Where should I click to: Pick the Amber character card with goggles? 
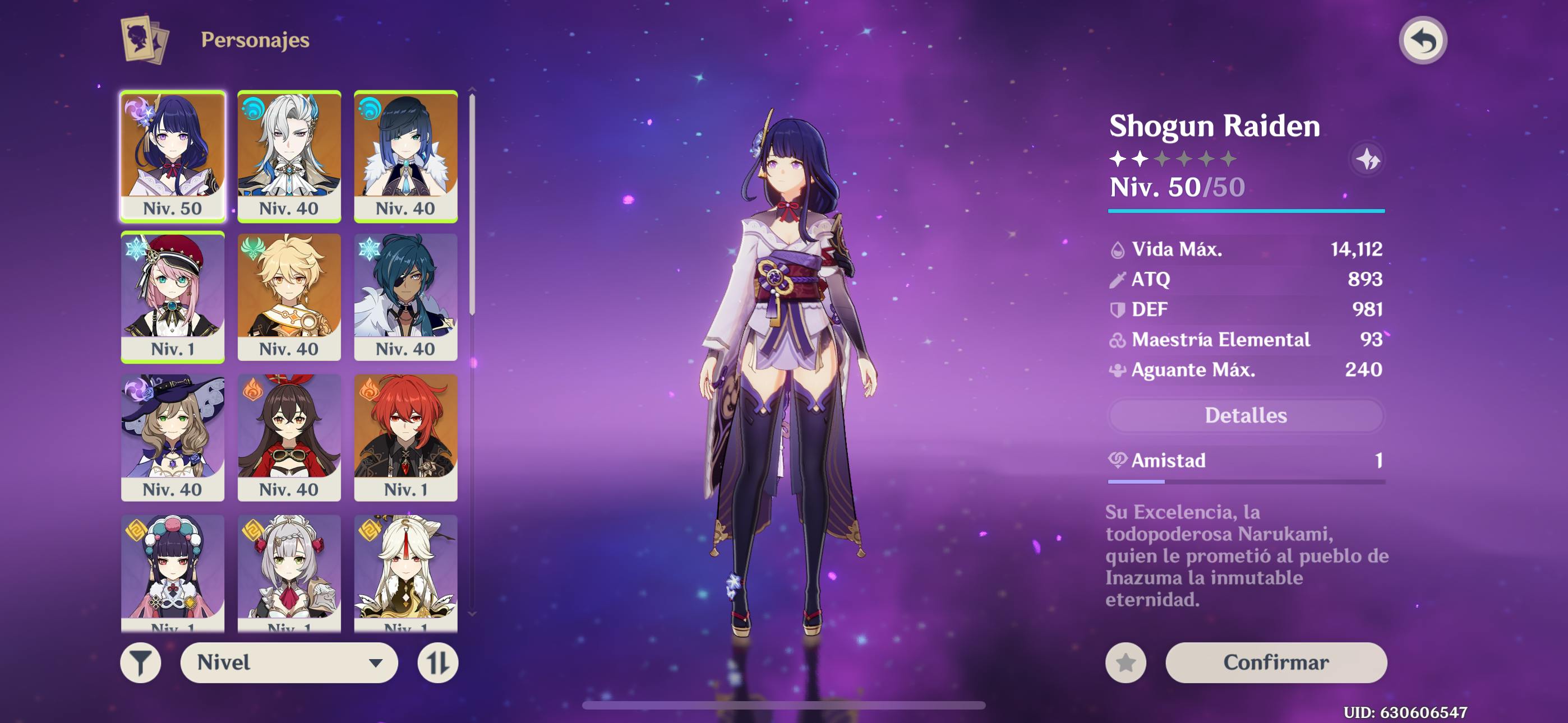[289, 437]
